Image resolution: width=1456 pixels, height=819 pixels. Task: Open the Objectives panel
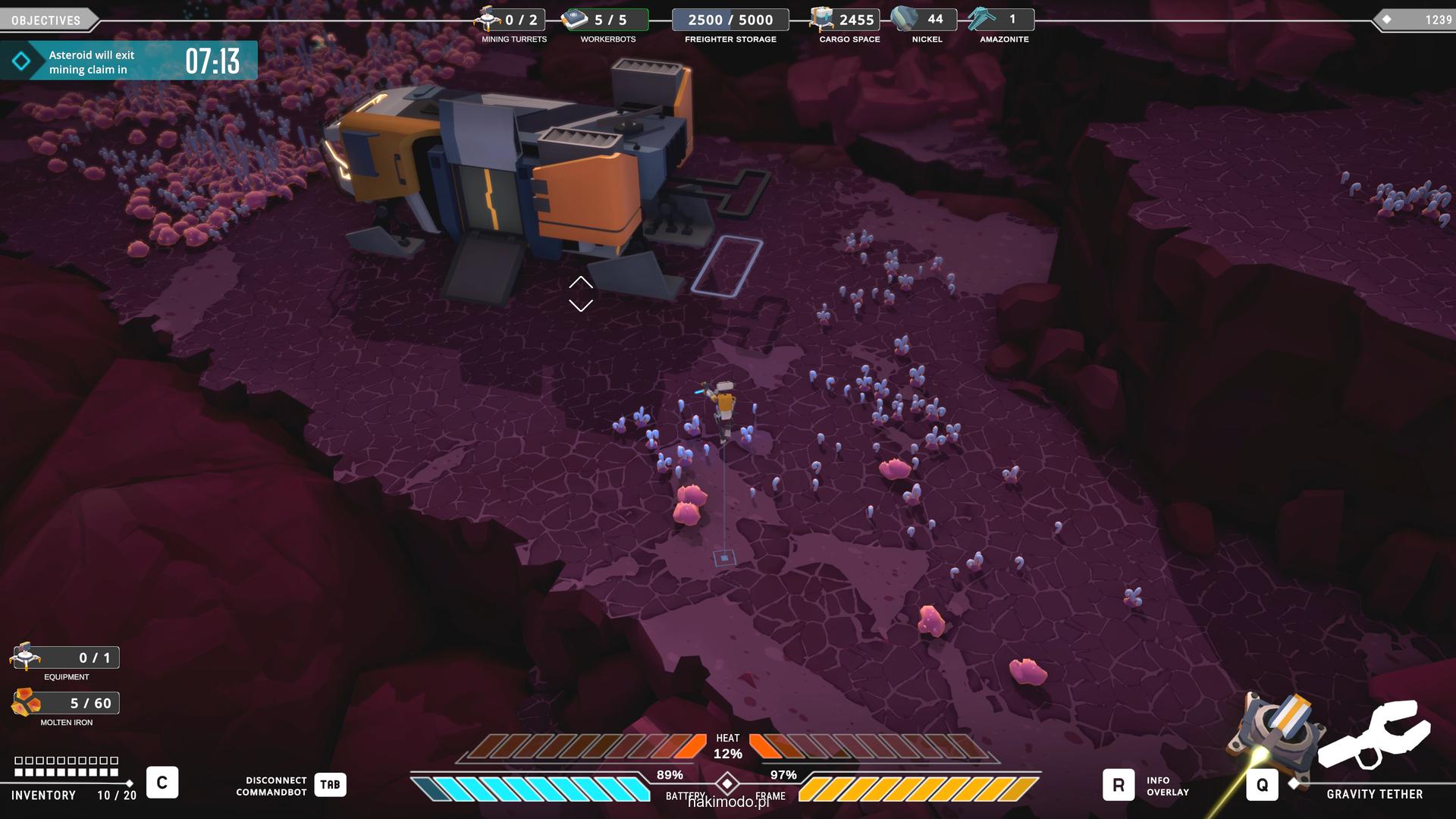point(47,20)
